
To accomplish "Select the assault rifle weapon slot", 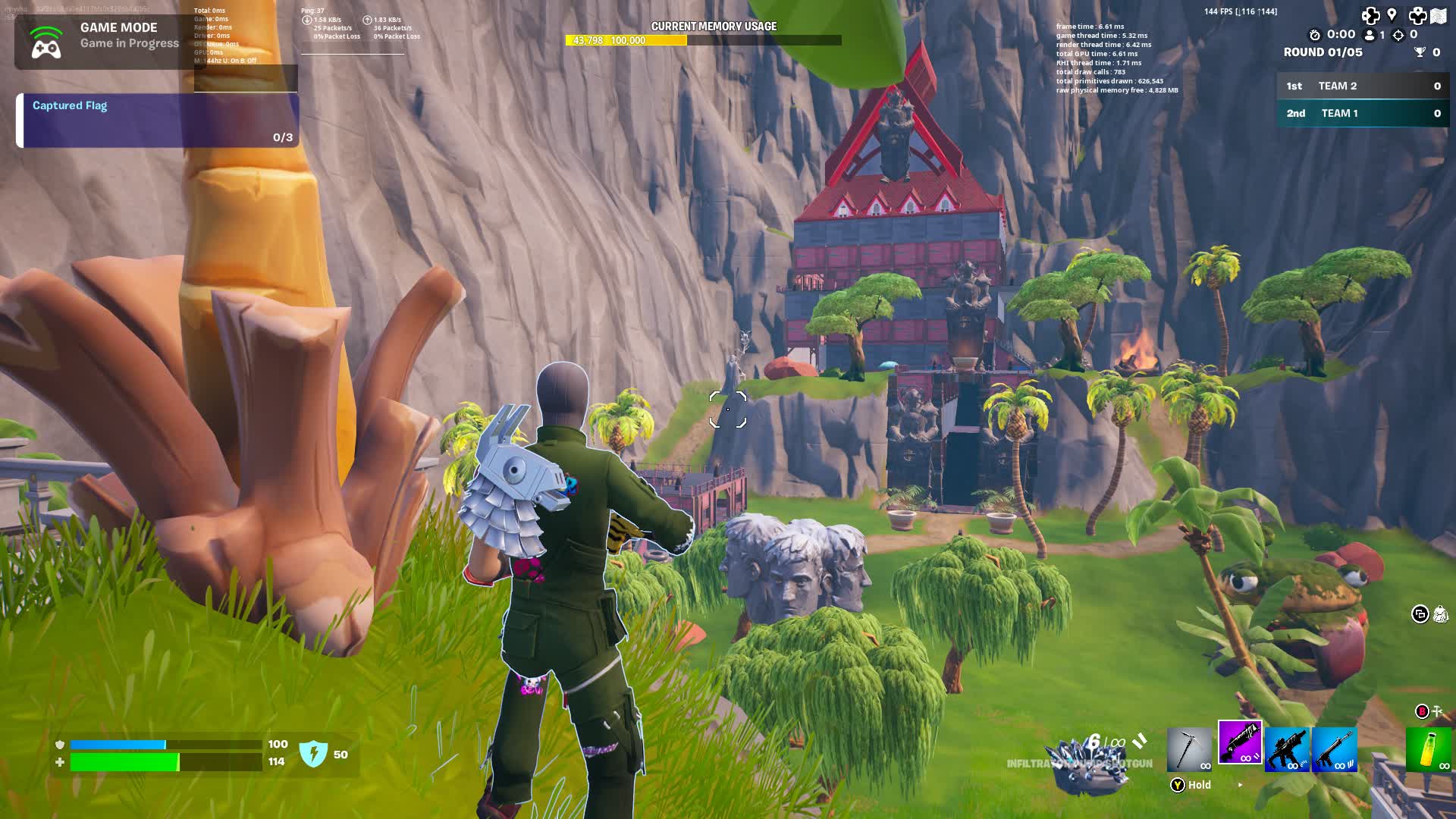I will click(x=1333, y=748).
